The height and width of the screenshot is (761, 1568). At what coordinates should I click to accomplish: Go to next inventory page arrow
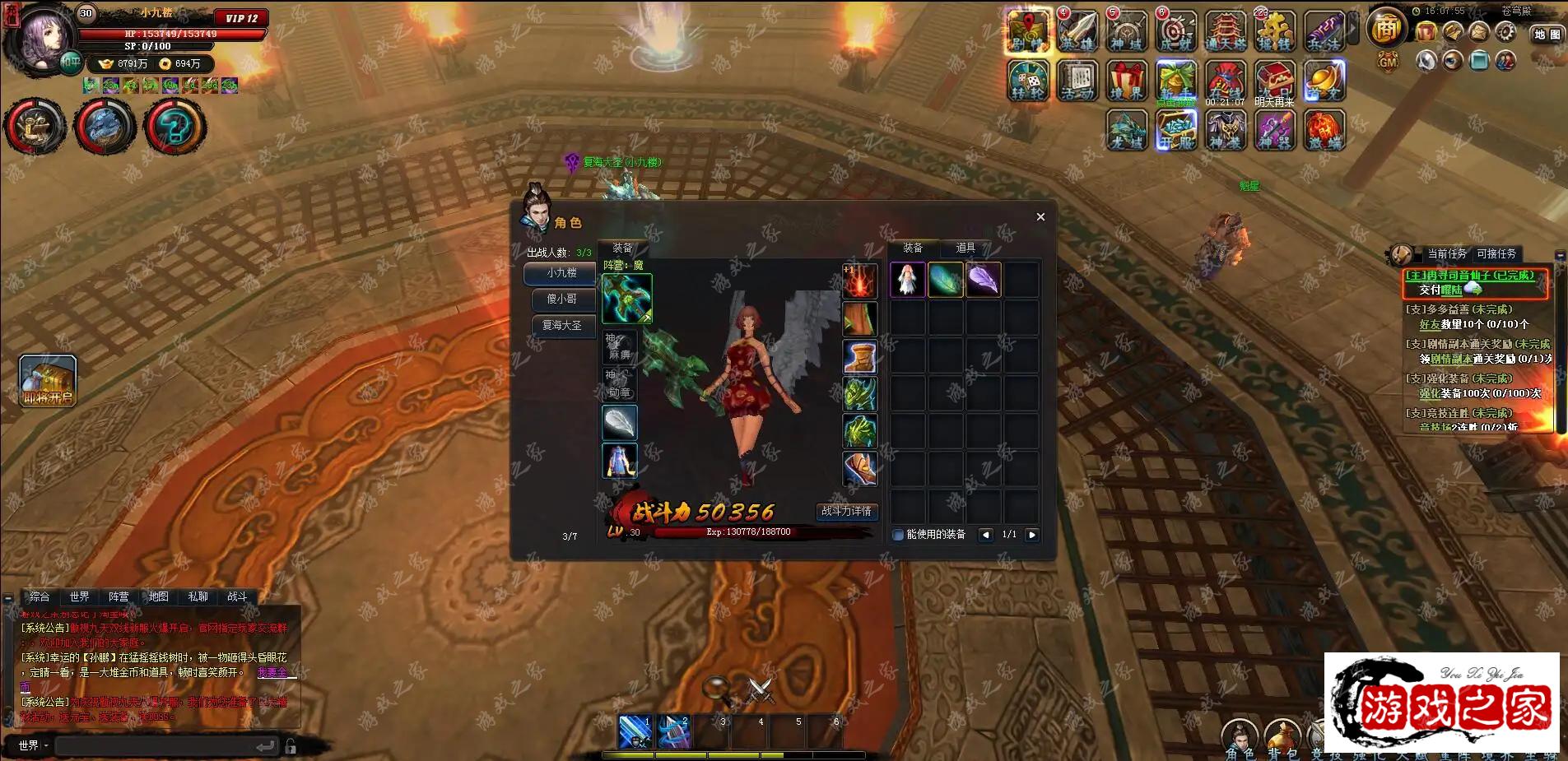1032,535
